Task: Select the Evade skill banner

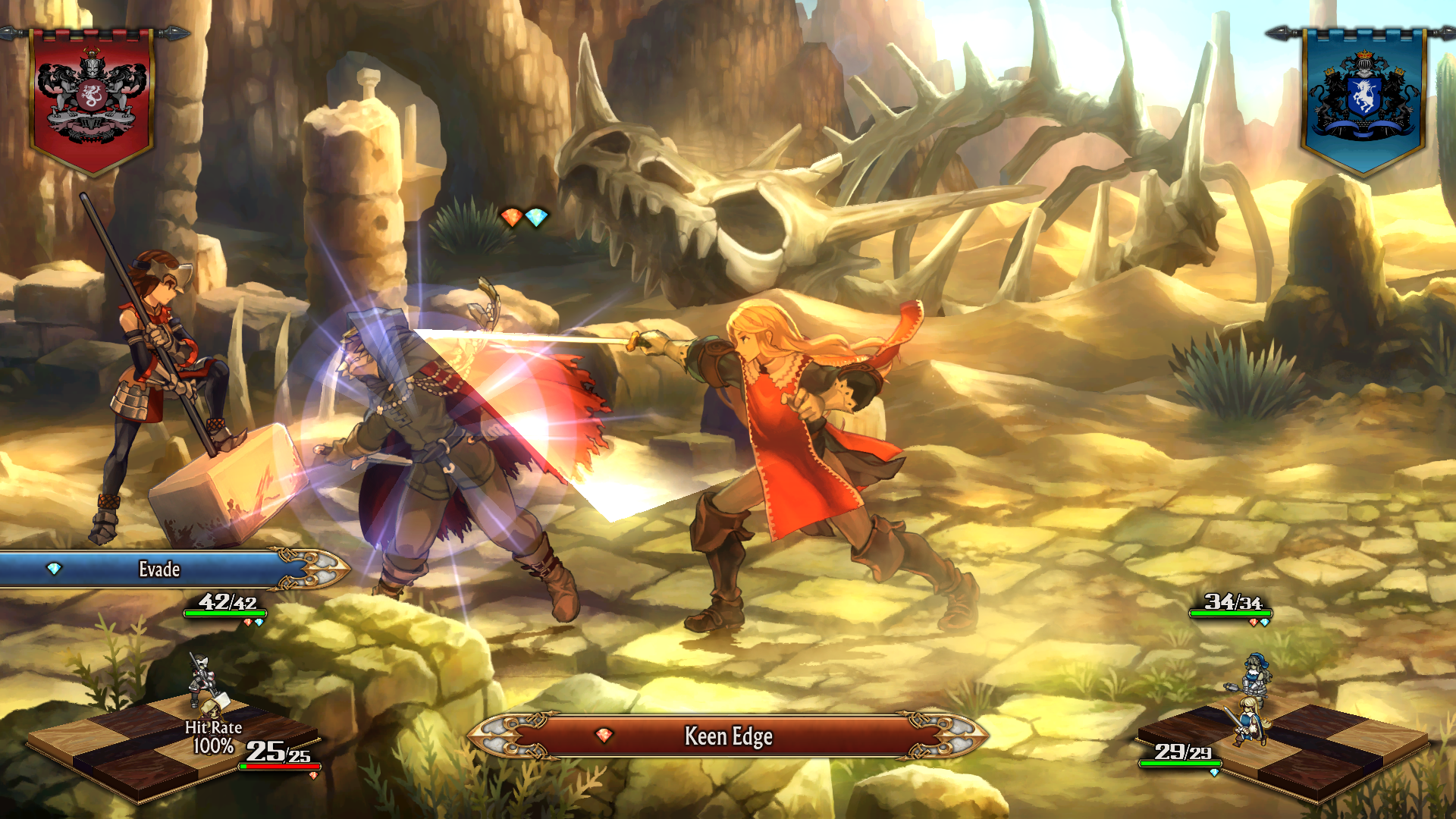Action: [x=159, y=570]
